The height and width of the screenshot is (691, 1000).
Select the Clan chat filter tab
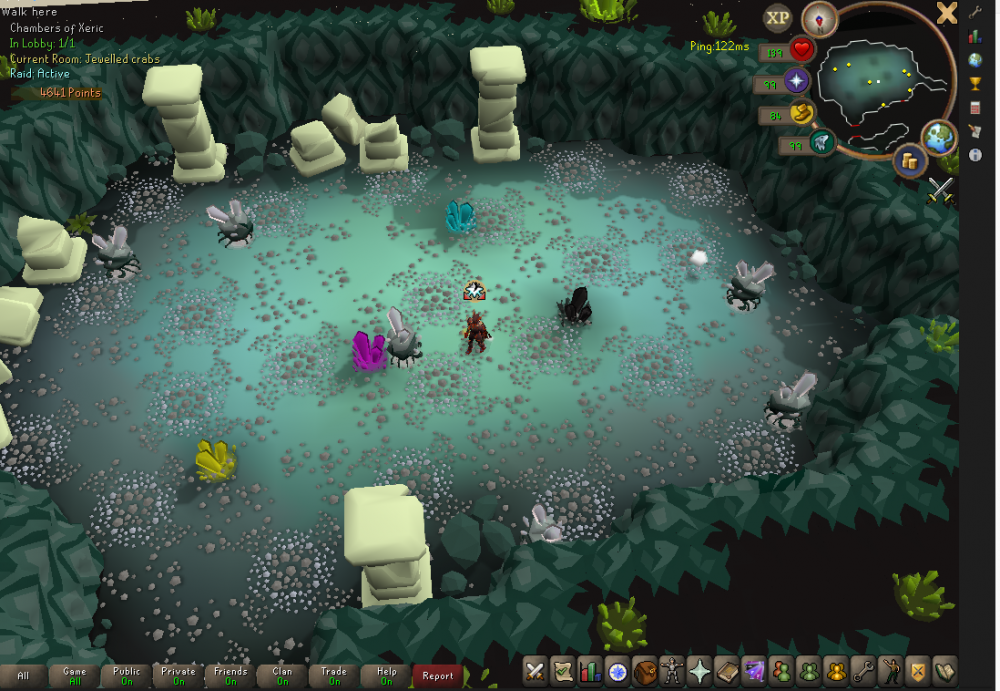click(x=282, y=675)
